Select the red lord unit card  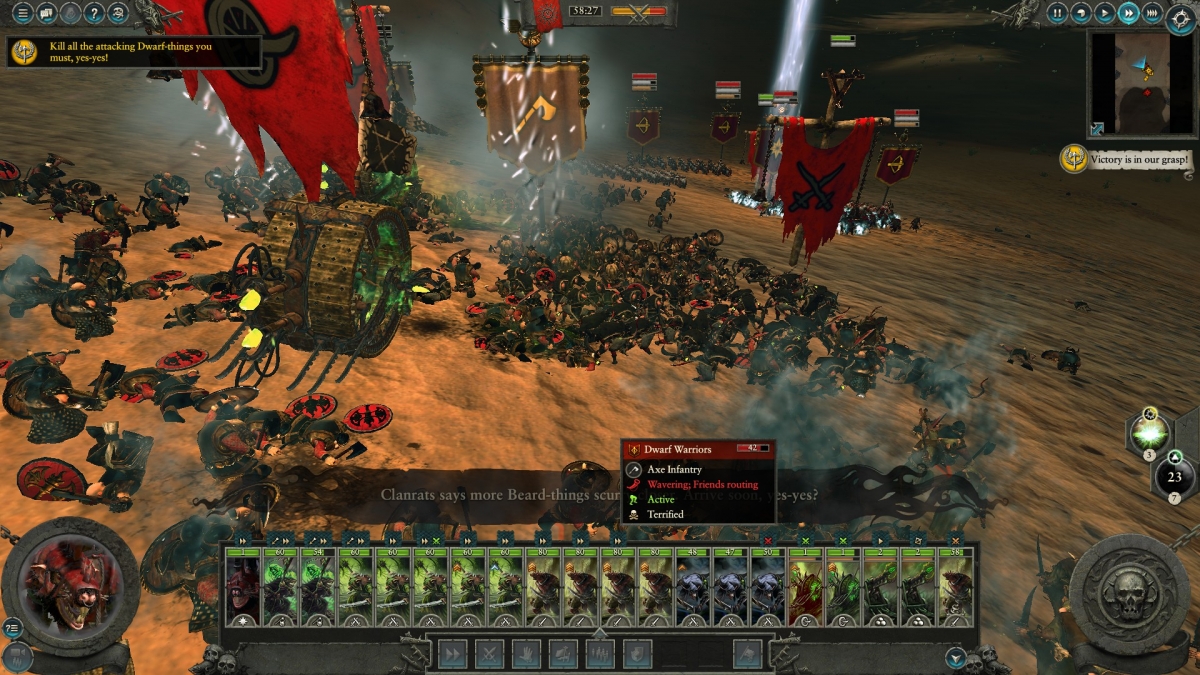(242, 590)
